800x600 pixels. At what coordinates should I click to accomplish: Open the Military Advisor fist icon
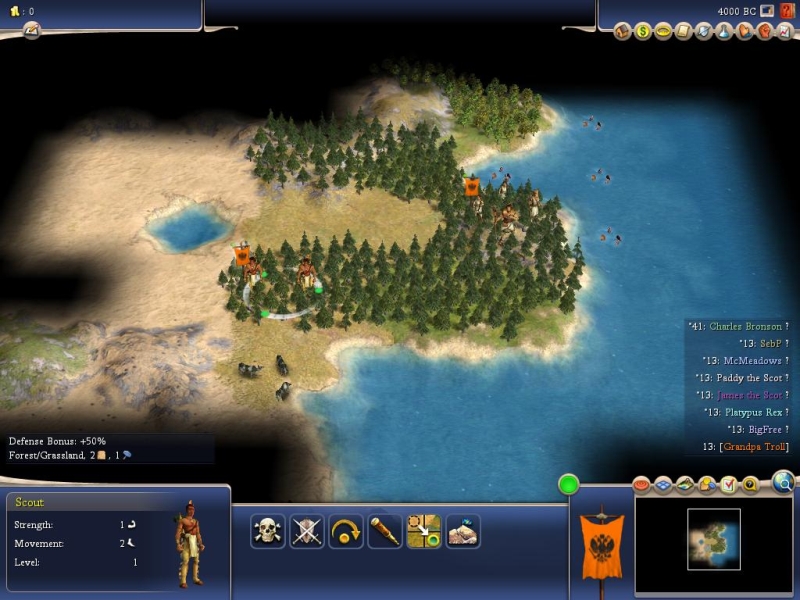pyautogui.click(x=763, y=31)
